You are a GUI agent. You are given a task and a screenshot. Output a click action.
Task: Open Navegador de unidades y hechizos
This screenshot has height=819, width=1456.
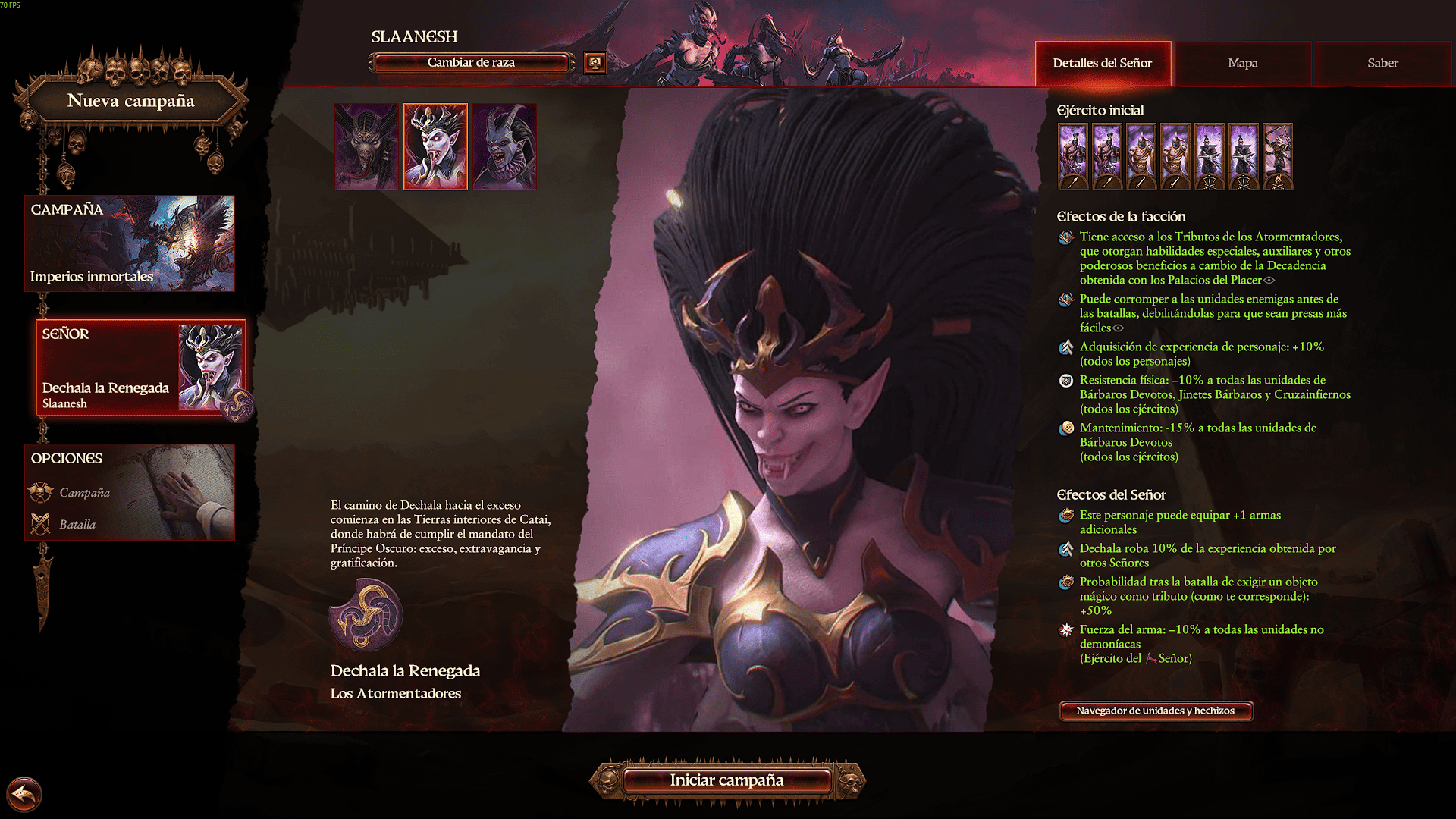pyautogui.click(x=1155, y=711)
